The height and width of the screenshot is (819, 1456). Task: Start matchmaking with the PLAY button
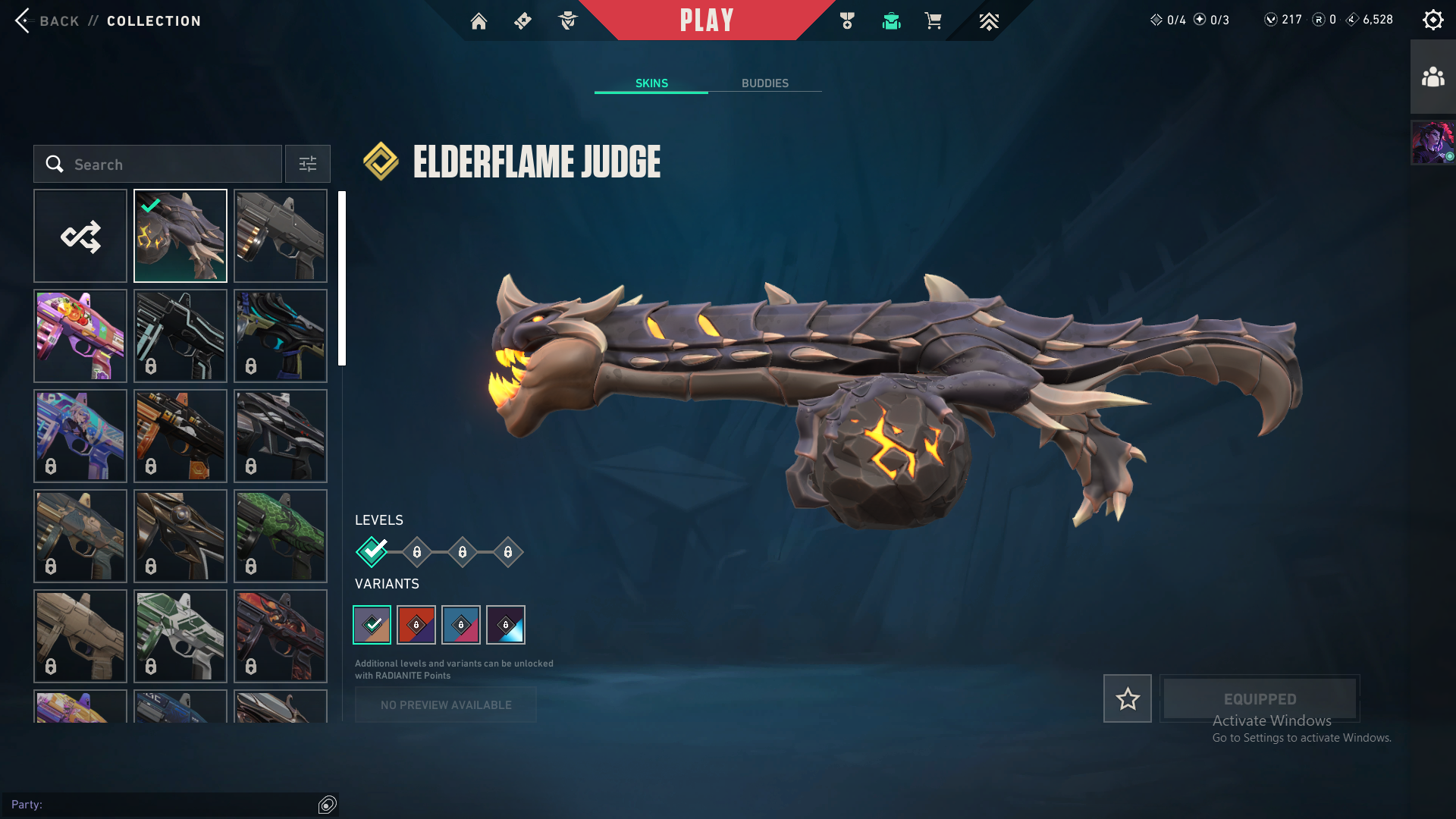tap(706, 20)
